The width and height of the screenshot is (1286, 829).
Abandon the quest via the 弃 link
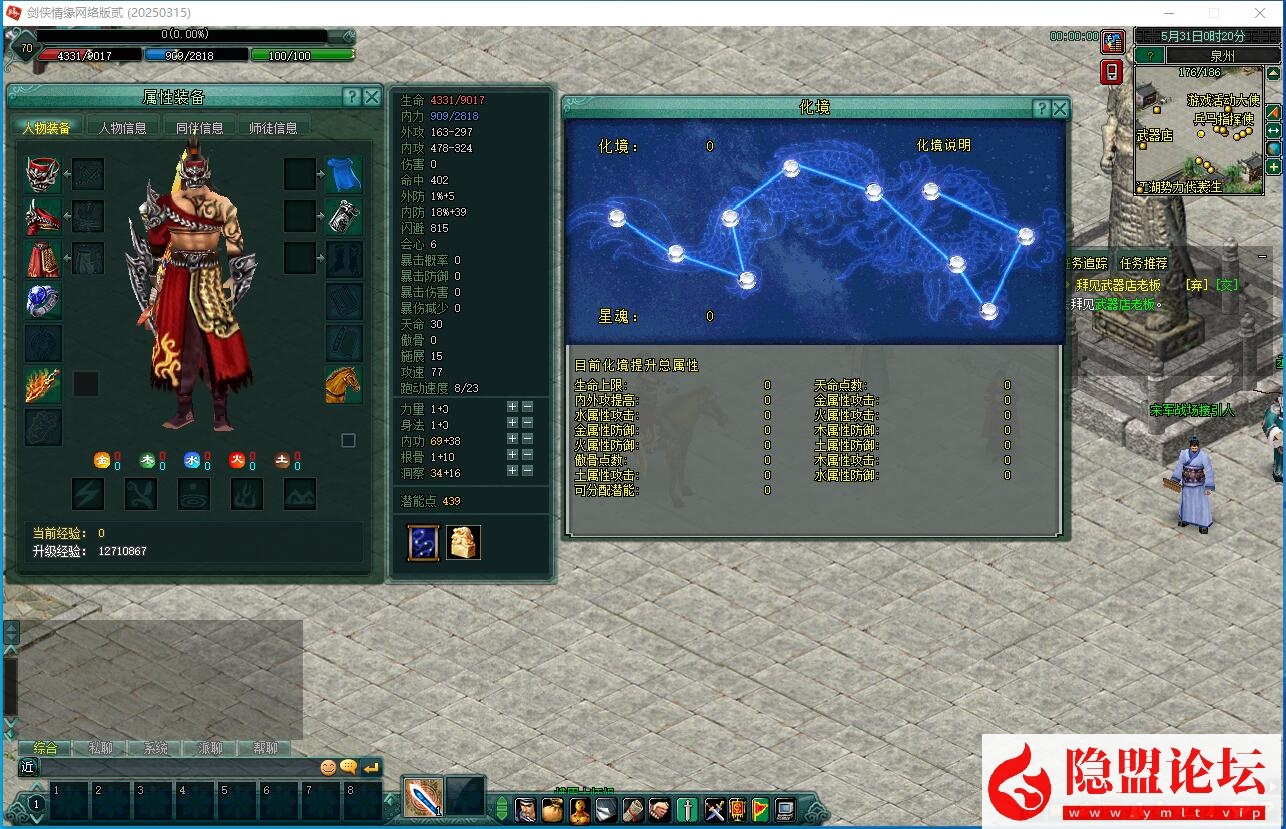click(x=1193, y=285)
